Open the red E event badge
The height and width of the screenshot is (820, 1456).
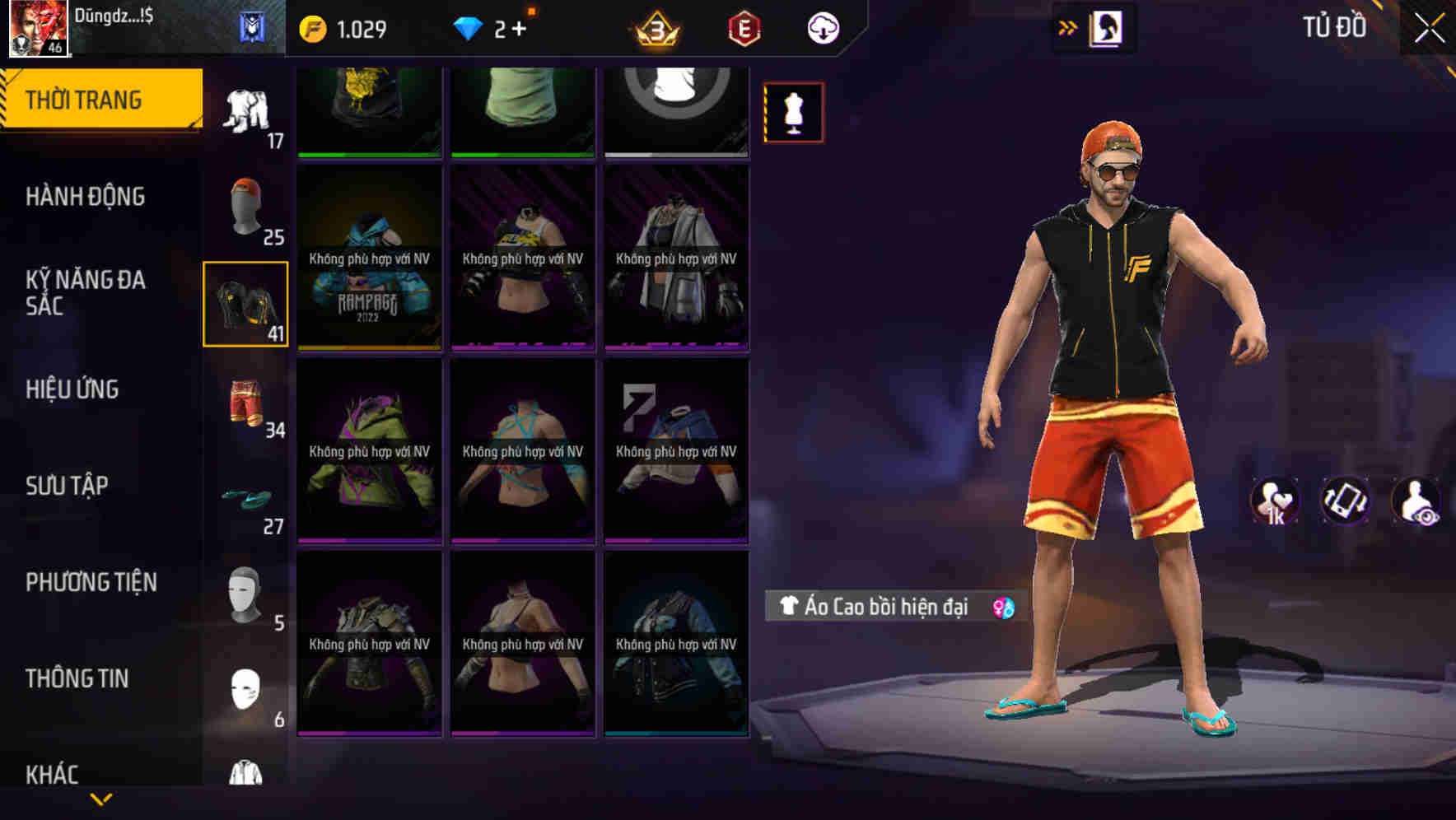tap(742, 27)
